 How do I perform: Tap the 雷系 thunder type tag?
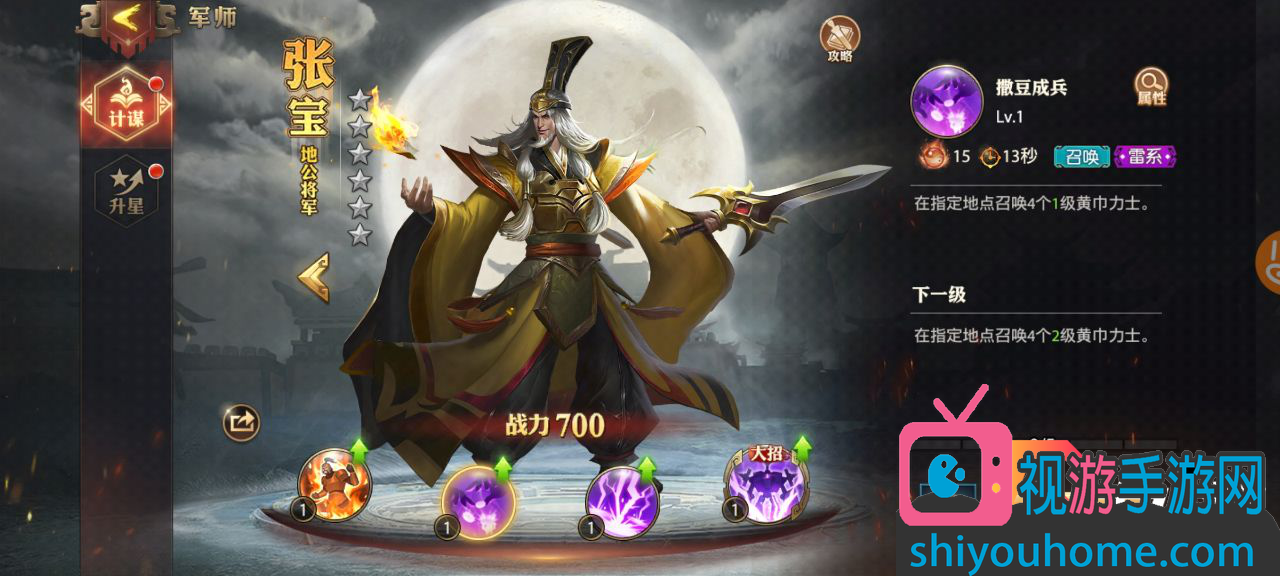[1145, 156]
